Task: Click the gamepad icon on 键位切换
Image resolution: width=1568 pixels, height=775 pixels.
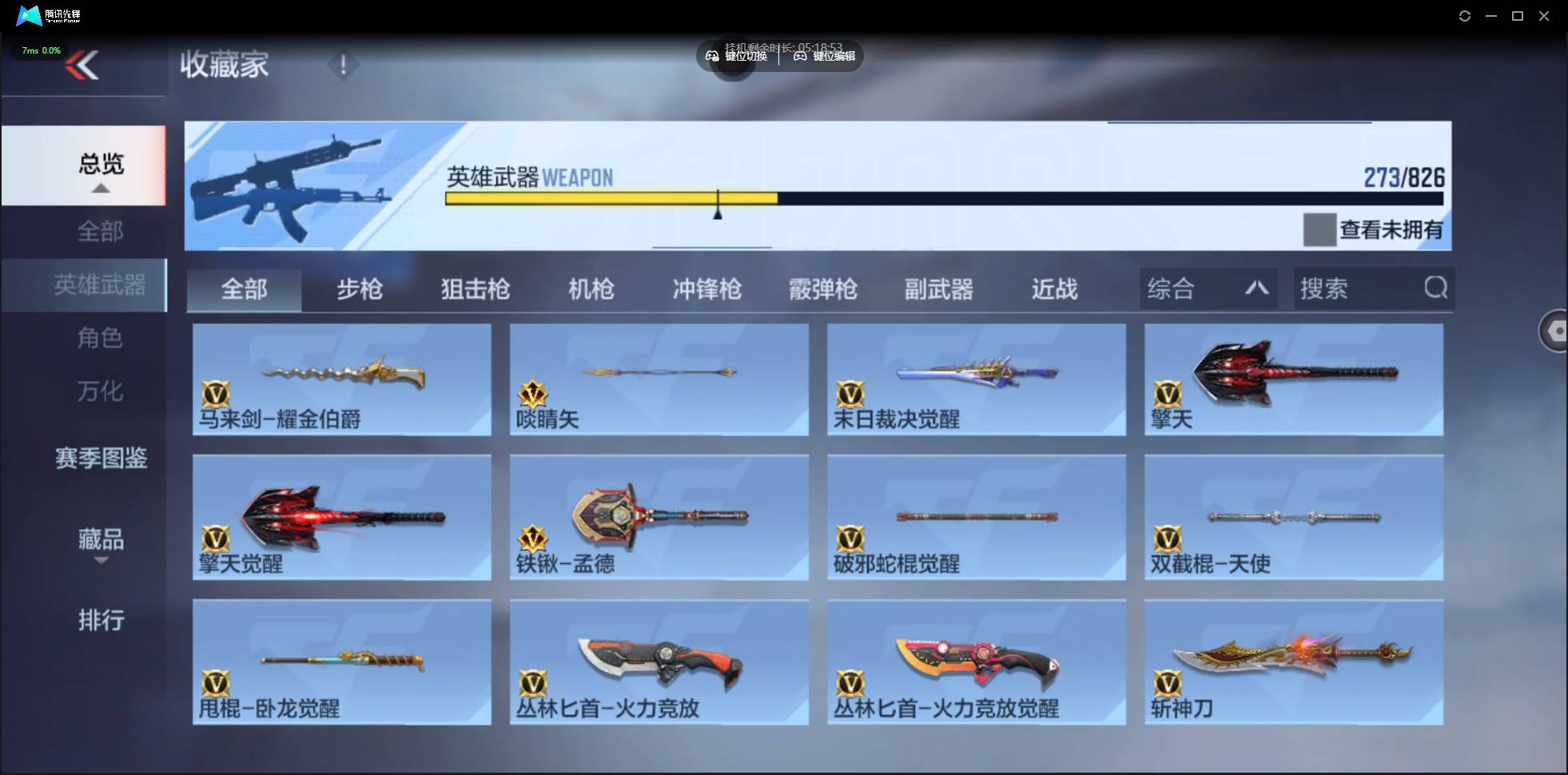Action: (711, 56)
